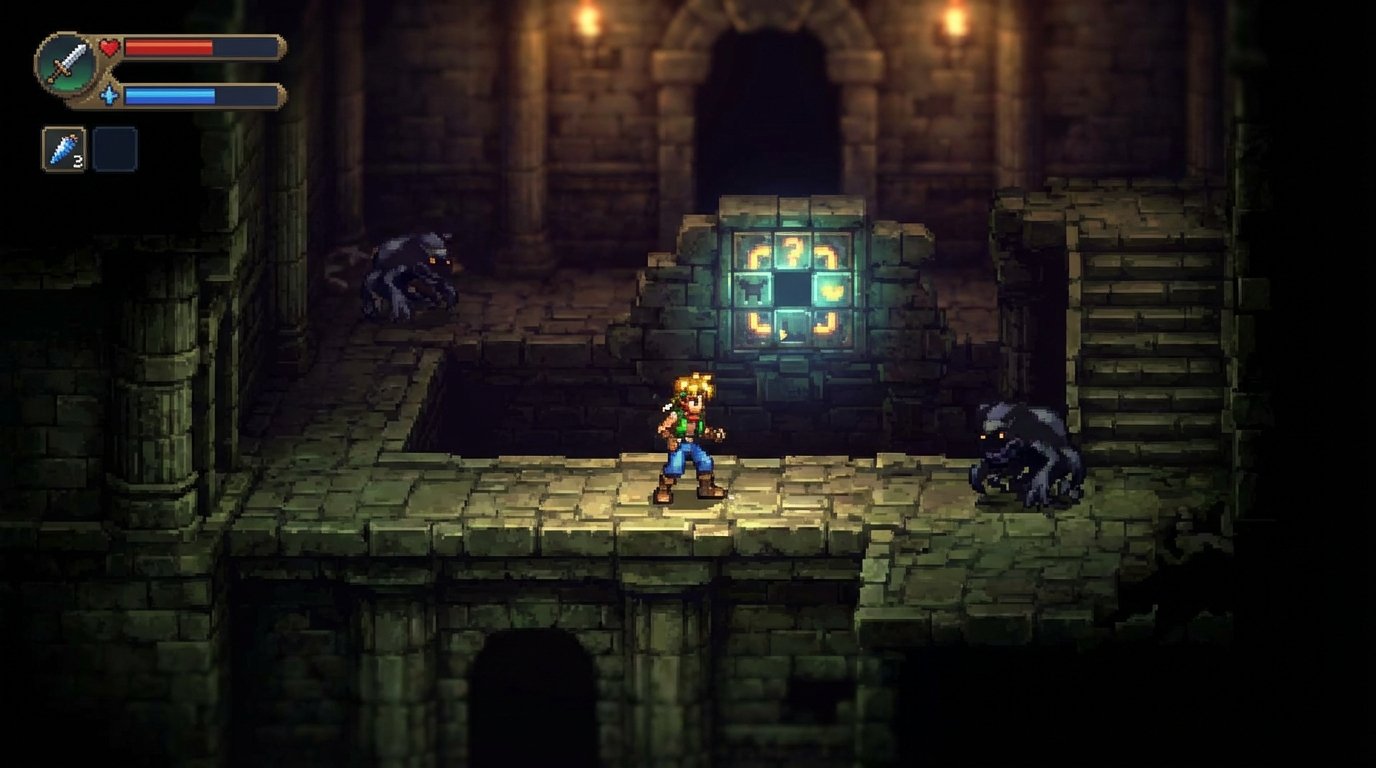Image resolution: width=1376 pixels, height=768 pixels.
Task: Toggle the dark center slot of the puzzle
Action: coord(793,288)
